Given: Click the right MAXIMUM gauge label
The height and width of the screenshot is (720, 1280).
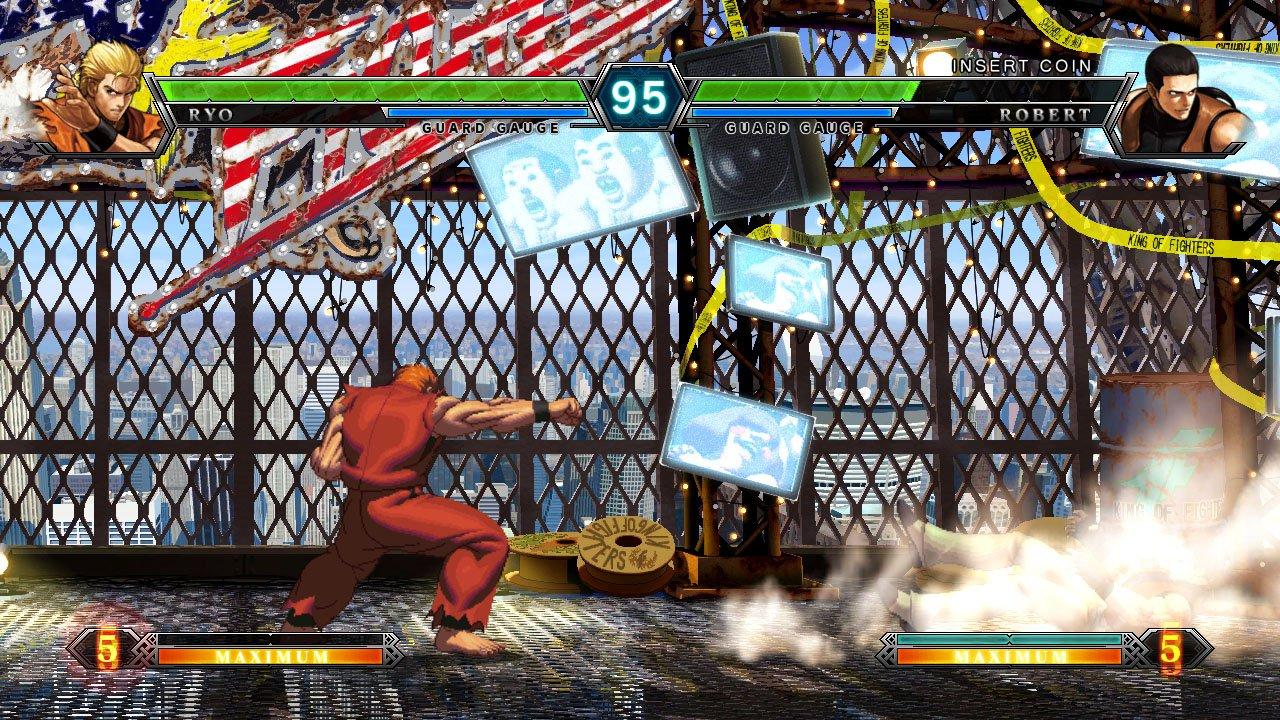Looking at the screenshot, I should [1010, 657].
